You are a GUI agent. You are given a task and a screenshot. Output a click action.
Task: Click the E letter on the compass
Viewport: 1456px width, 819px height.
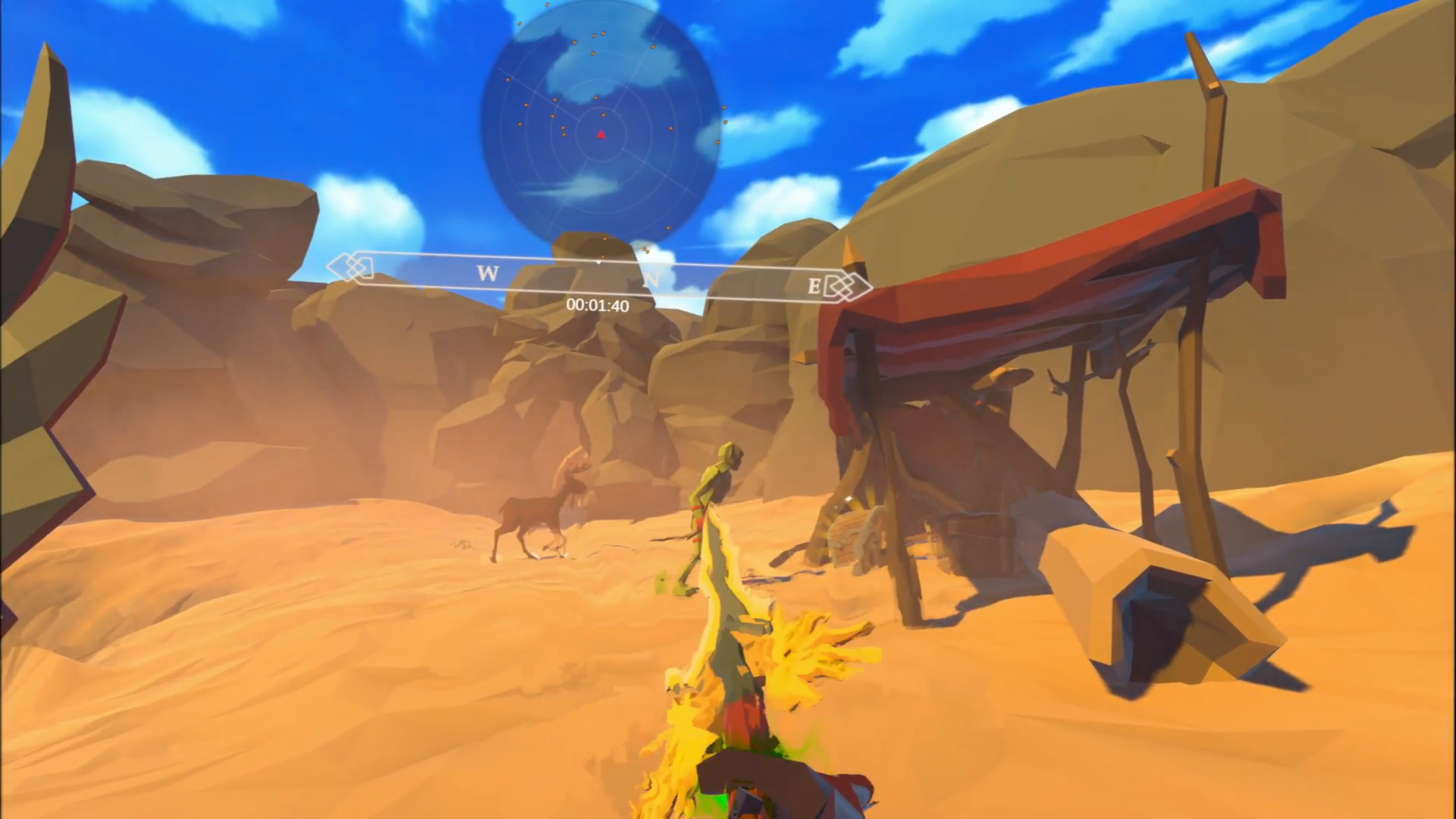[812, 285]
